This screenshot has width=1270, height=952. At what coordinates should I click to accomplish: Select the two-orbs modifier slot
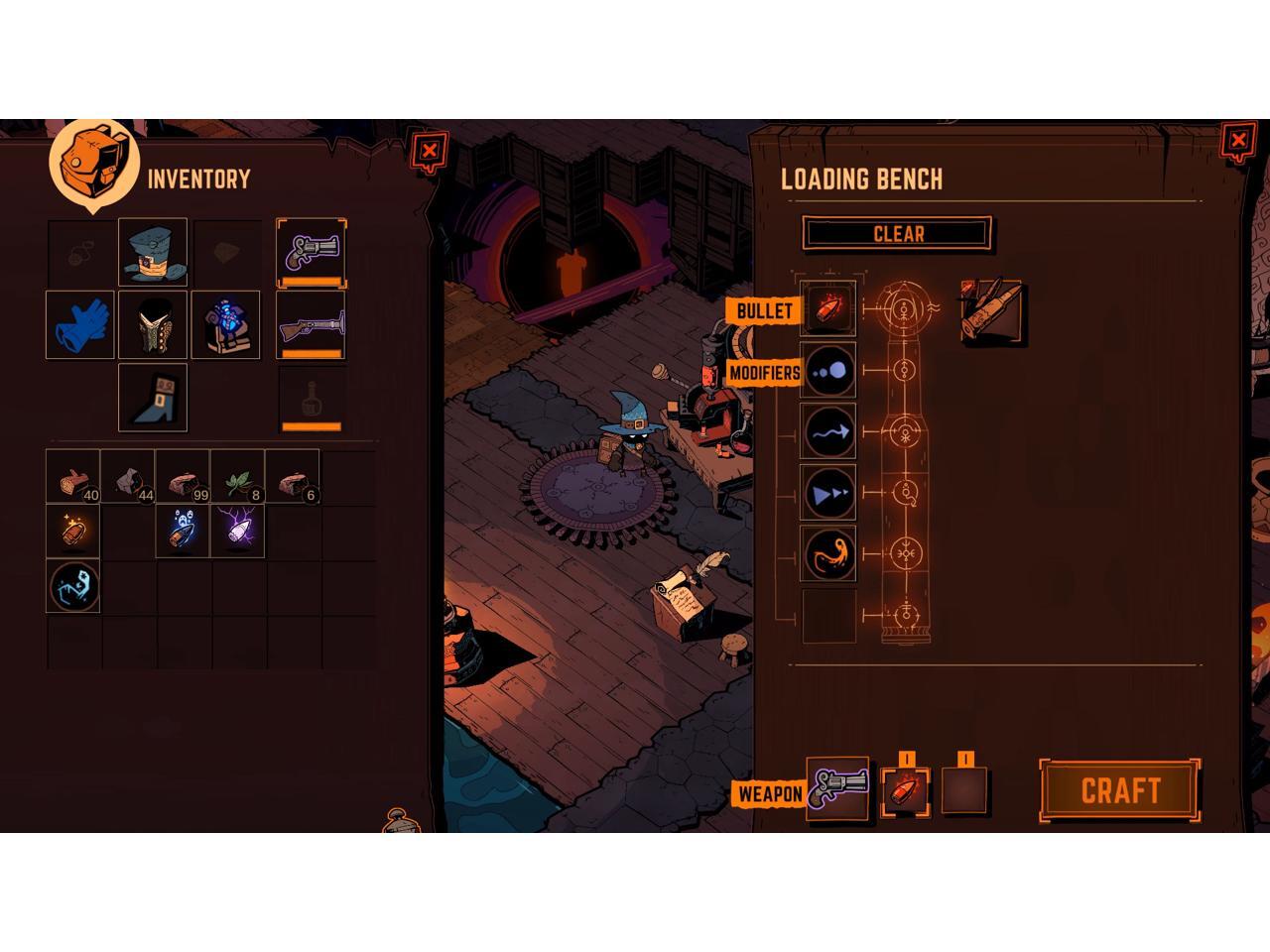[828, 371]
